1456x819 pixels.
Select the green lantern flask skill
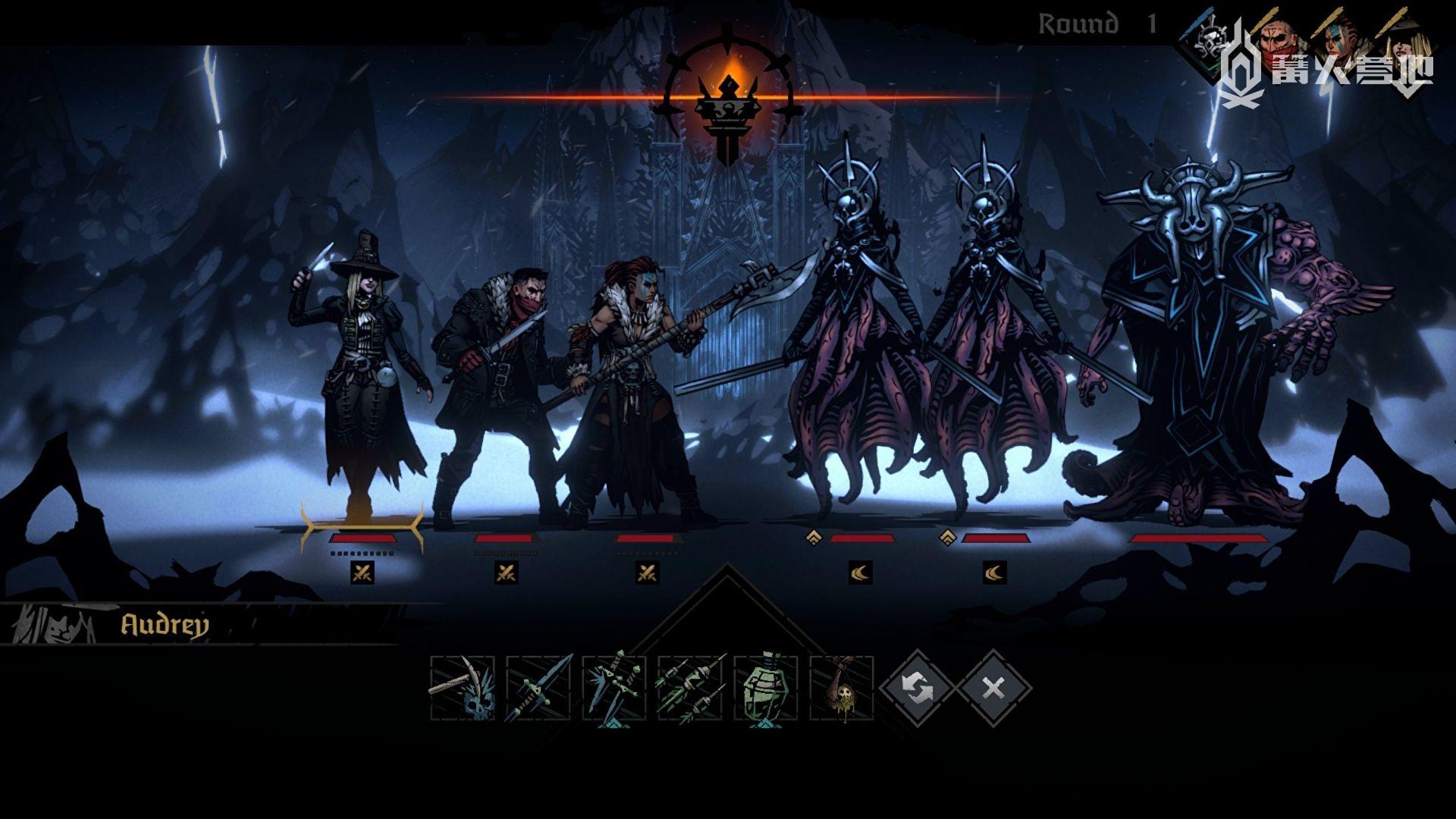coord(766,689)
